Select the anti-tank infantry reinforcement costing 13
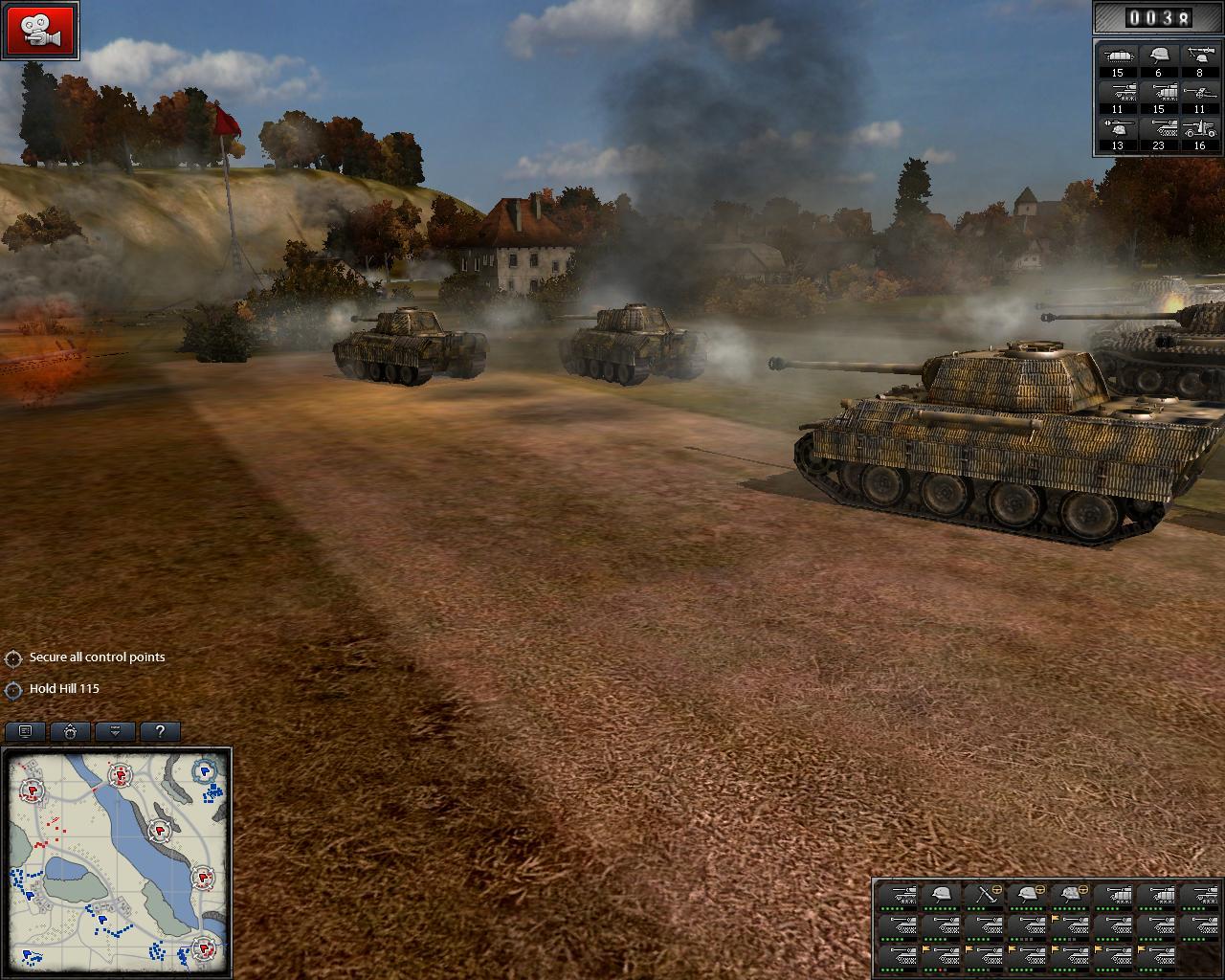 coord(1117,131)
